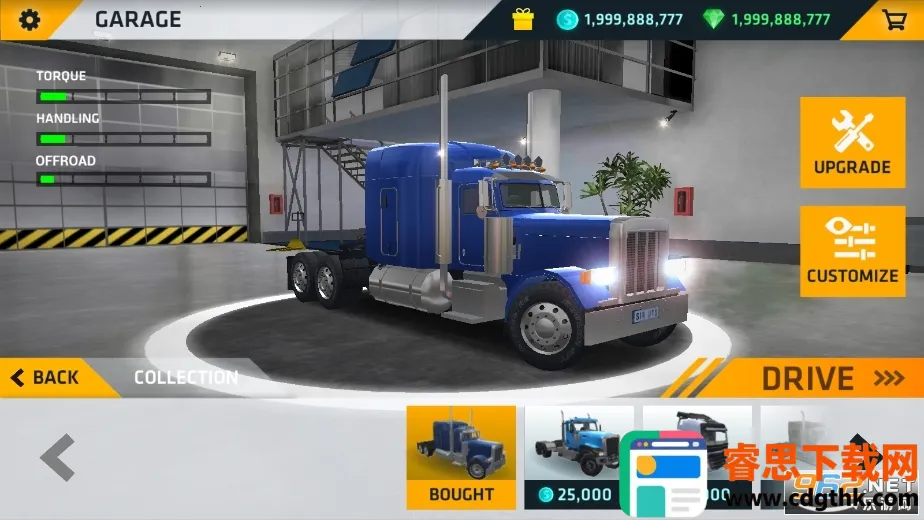This screenshot has width=924, height=520.
Task: Go back using the Back button
Action: coord(45,378)
